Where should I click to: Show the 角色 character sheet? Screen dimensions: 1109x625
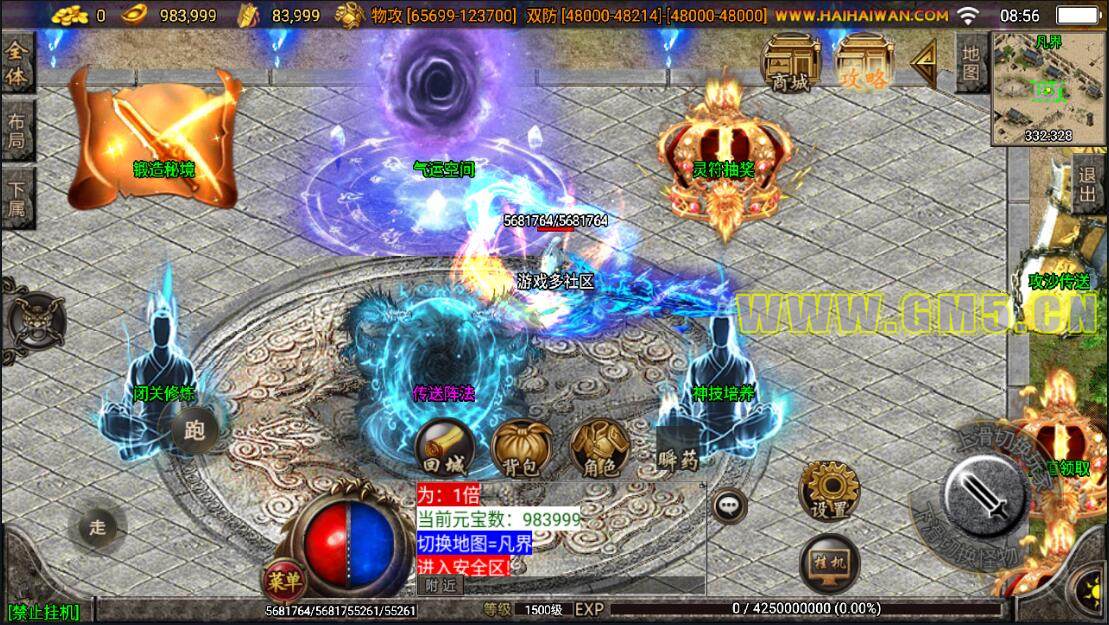598,446
